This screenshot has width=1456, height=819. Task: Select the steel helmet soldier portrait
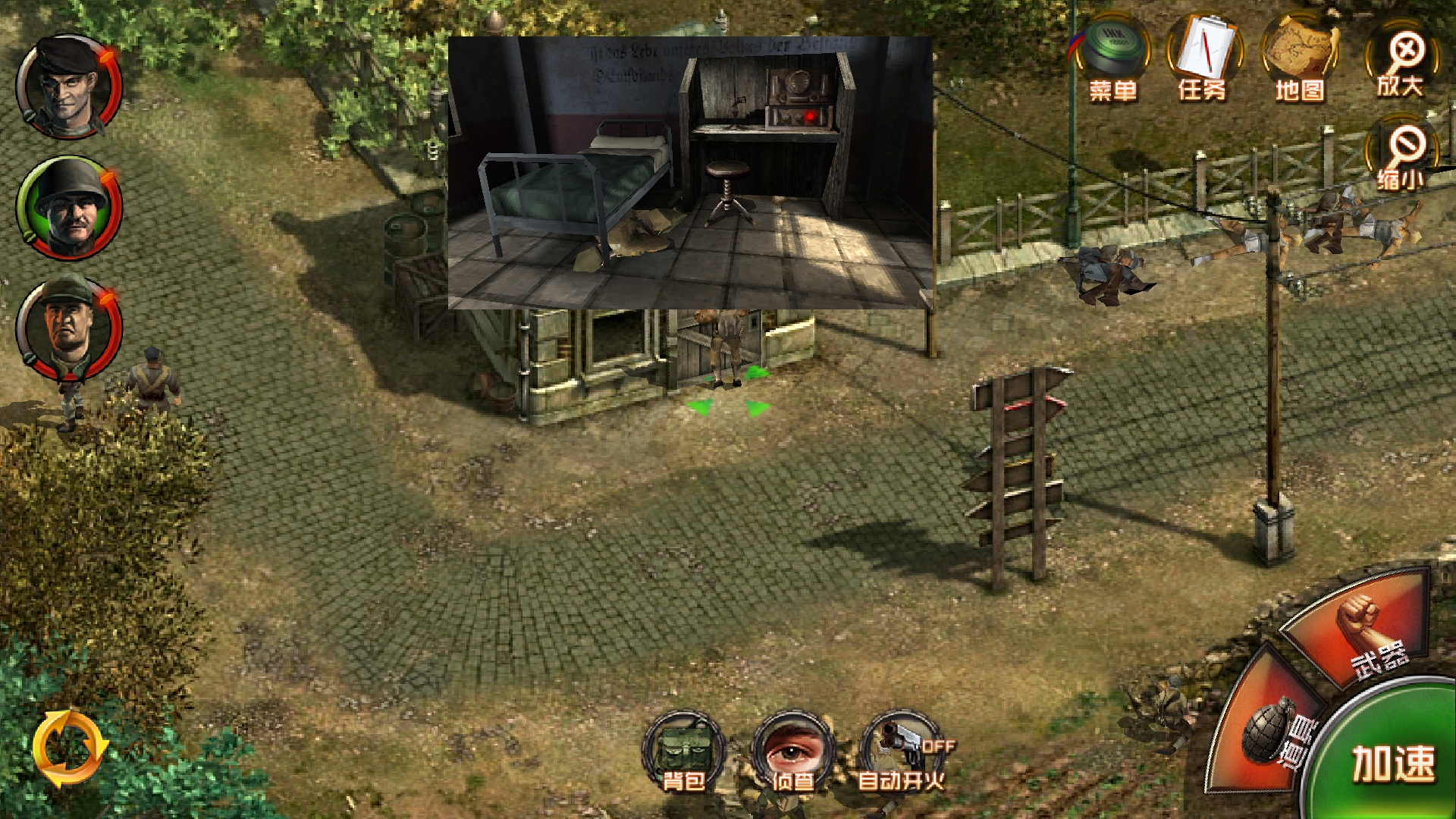click(69, 208)
